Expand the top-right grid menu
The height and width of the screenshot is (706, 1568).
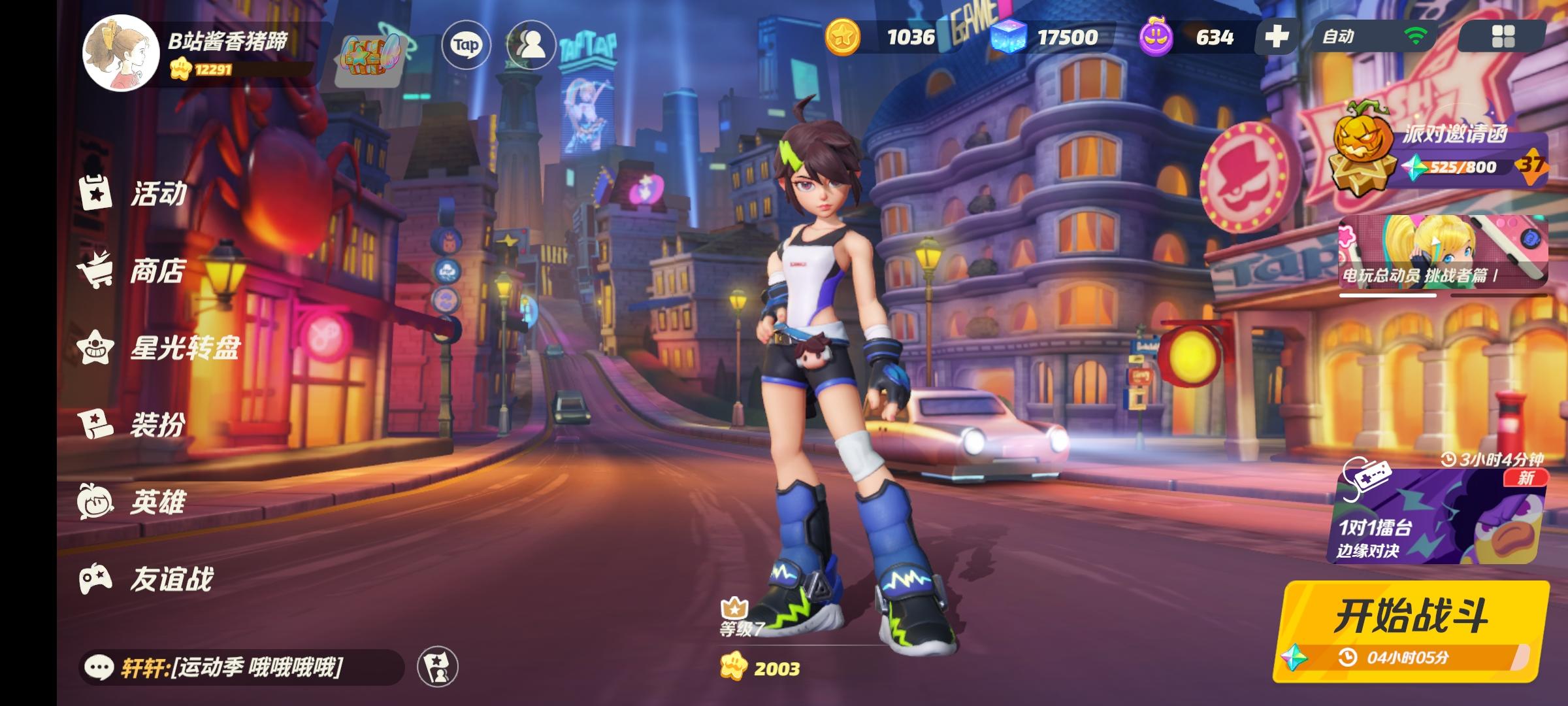coord(1503,38)
